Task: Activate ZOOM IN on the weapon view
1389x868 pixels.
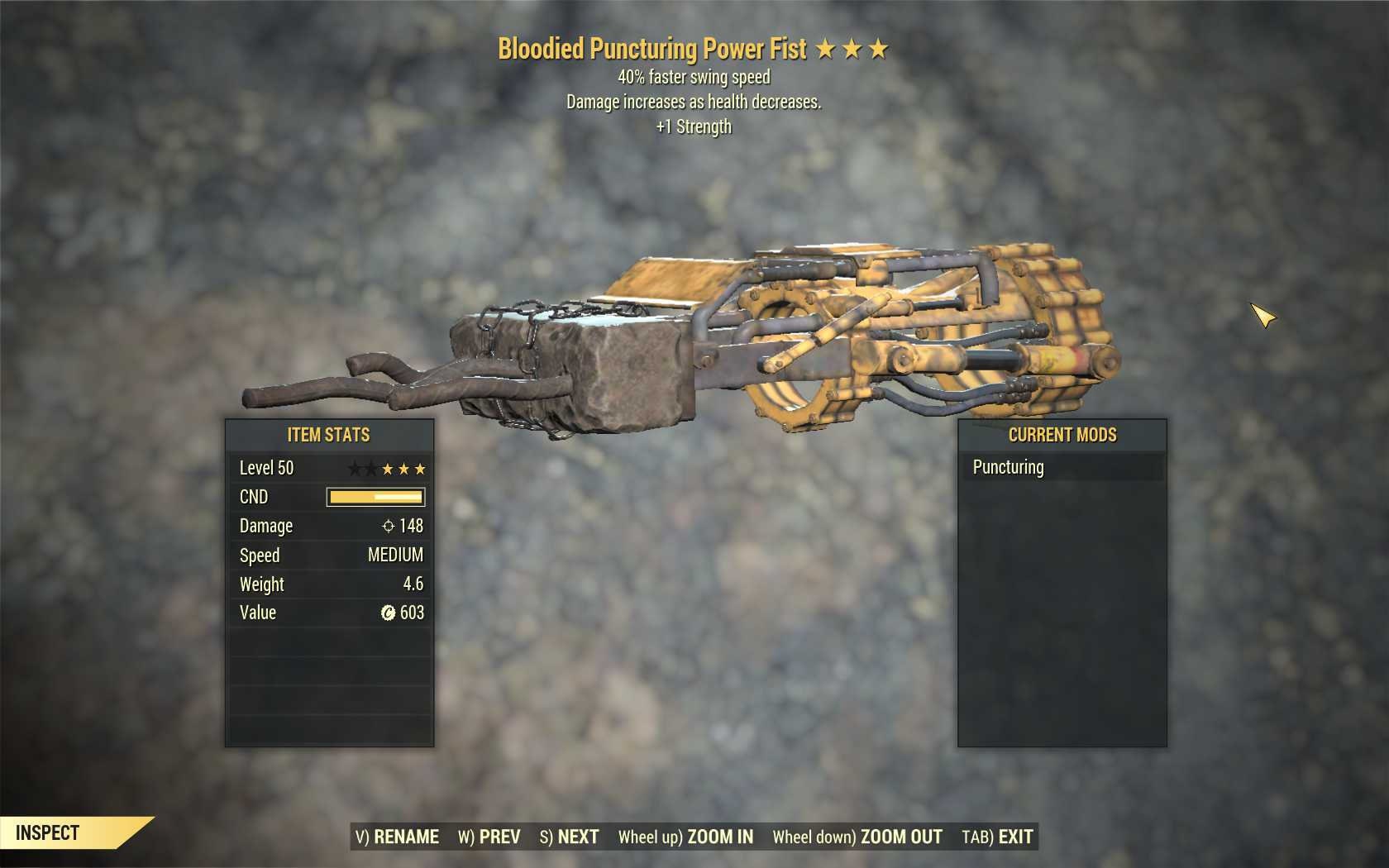Action: pyautogui.click(x=718, y=837)
